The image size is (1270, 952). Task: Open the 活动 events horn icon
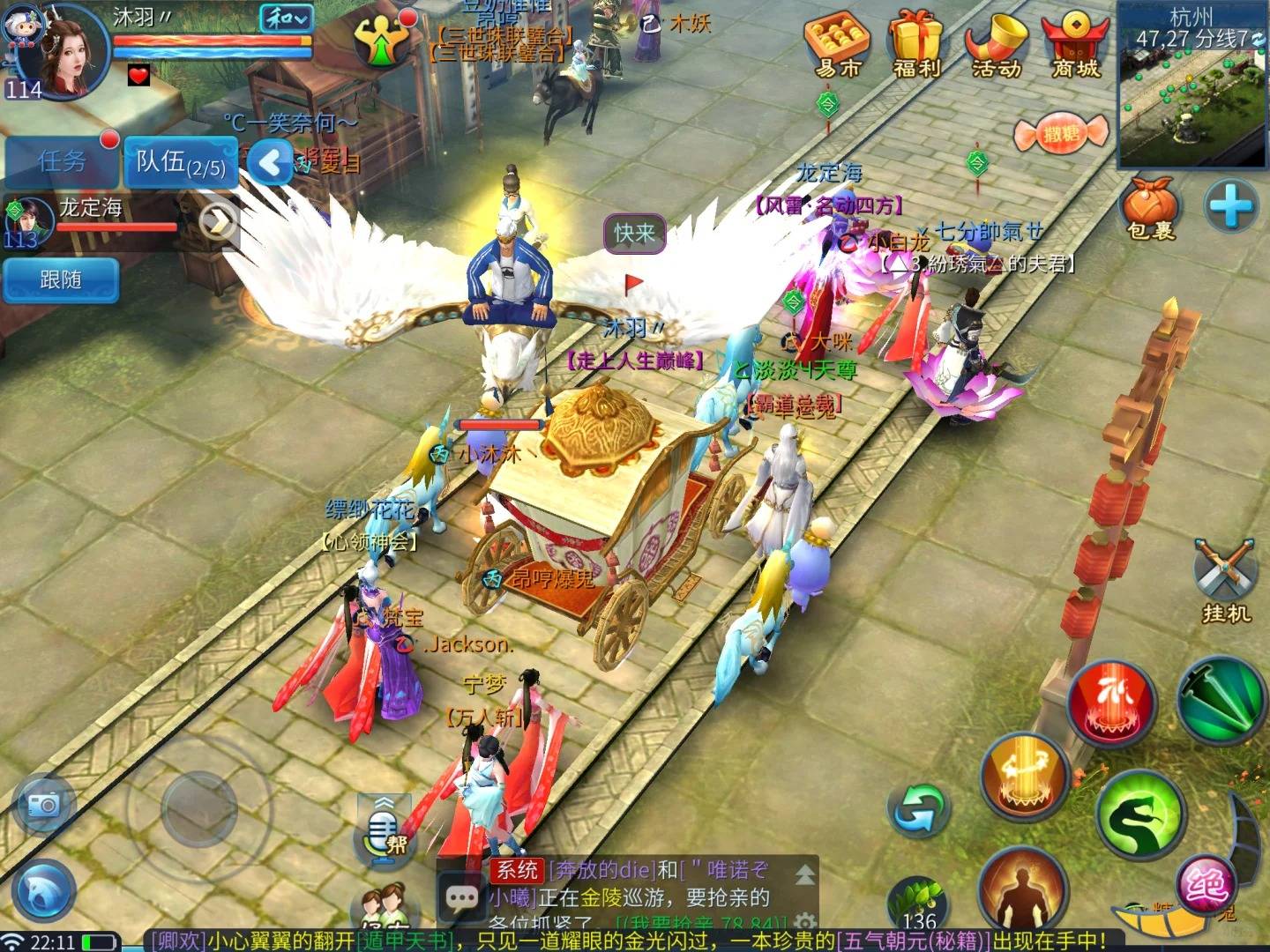point(997,44)
